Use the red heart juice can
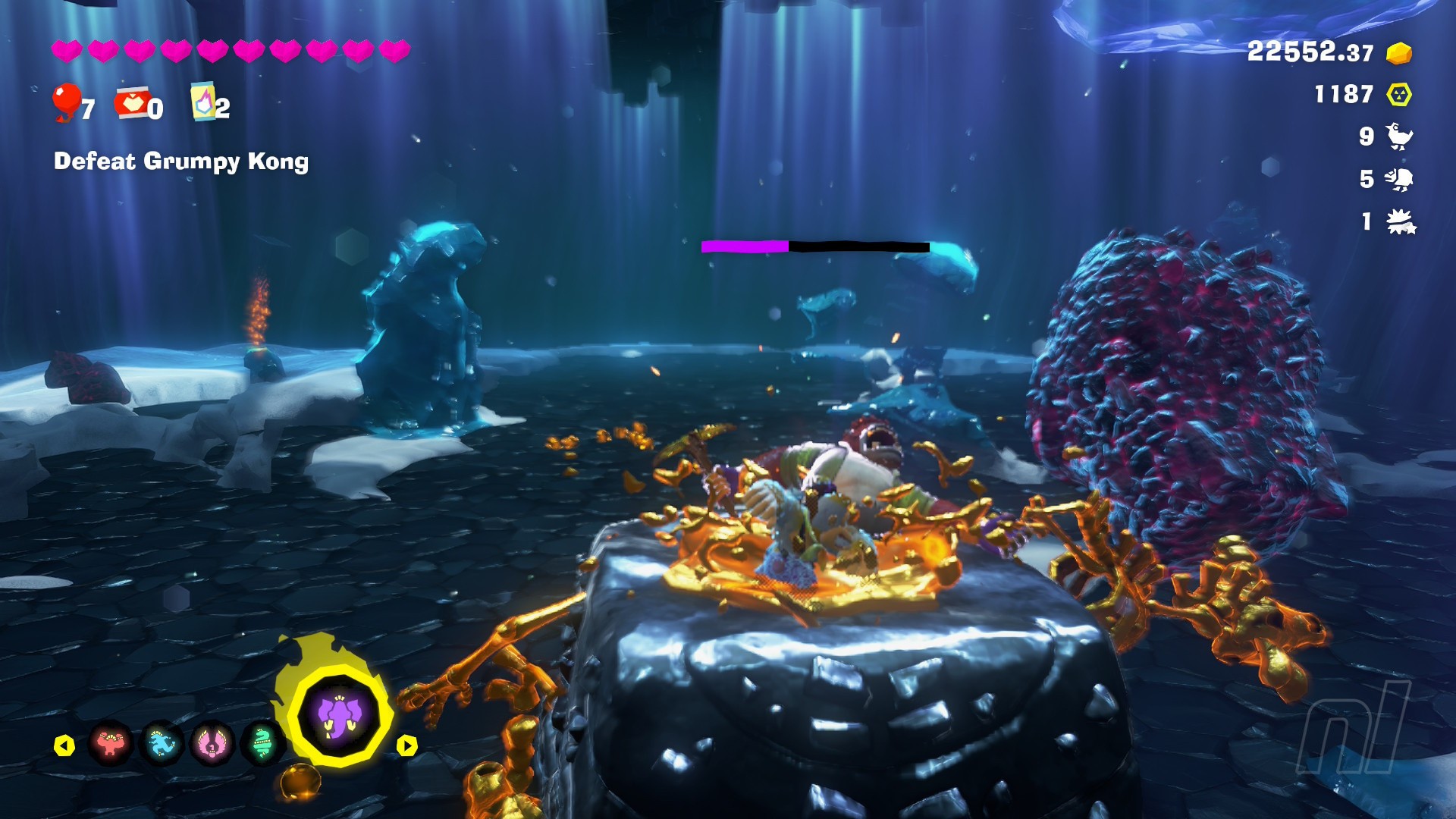This screenshot has width=1456, height=819. pos(133,103)
